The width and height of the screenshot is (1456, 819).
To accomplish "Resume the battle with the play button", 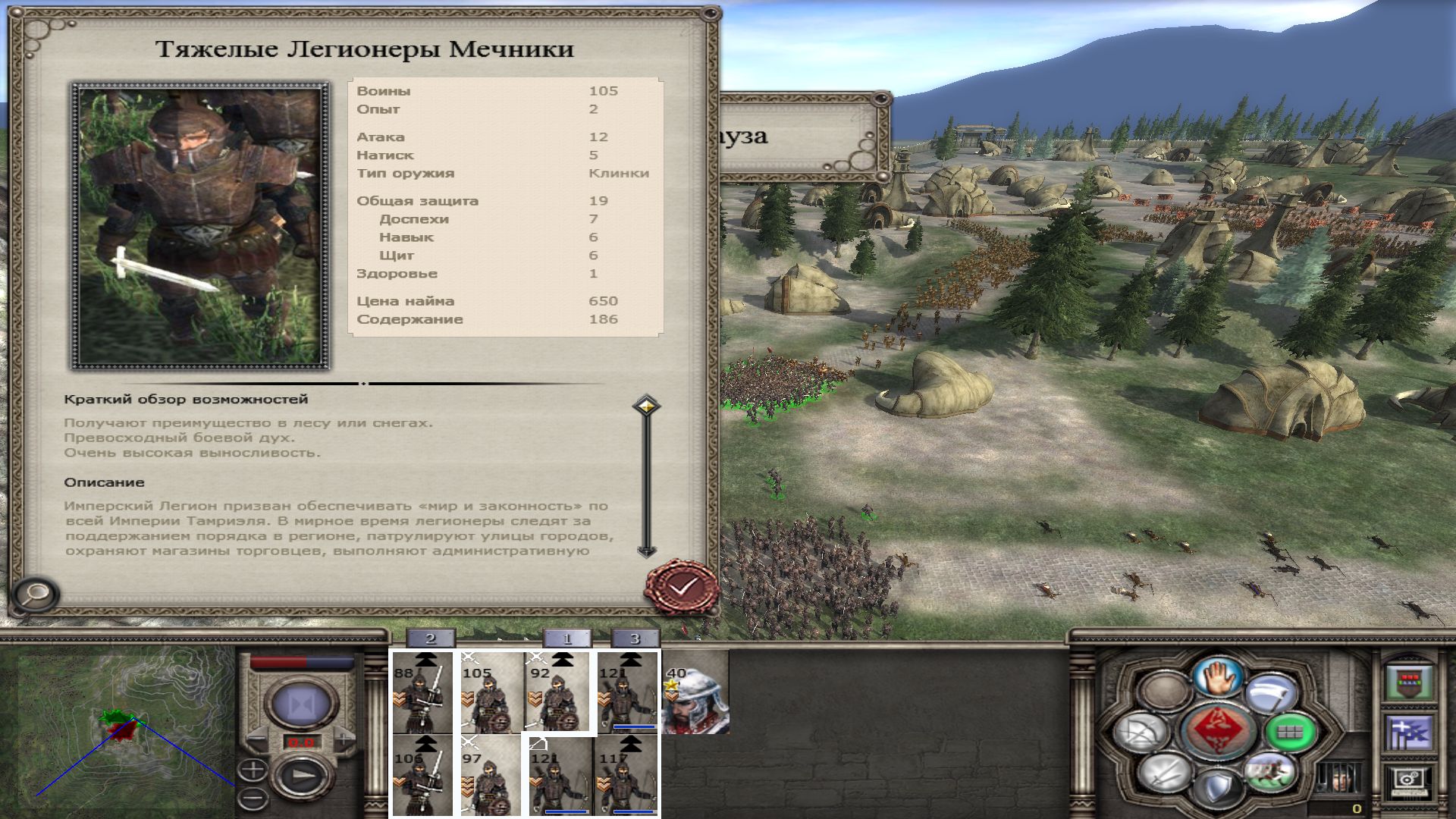I will (302, 775).
